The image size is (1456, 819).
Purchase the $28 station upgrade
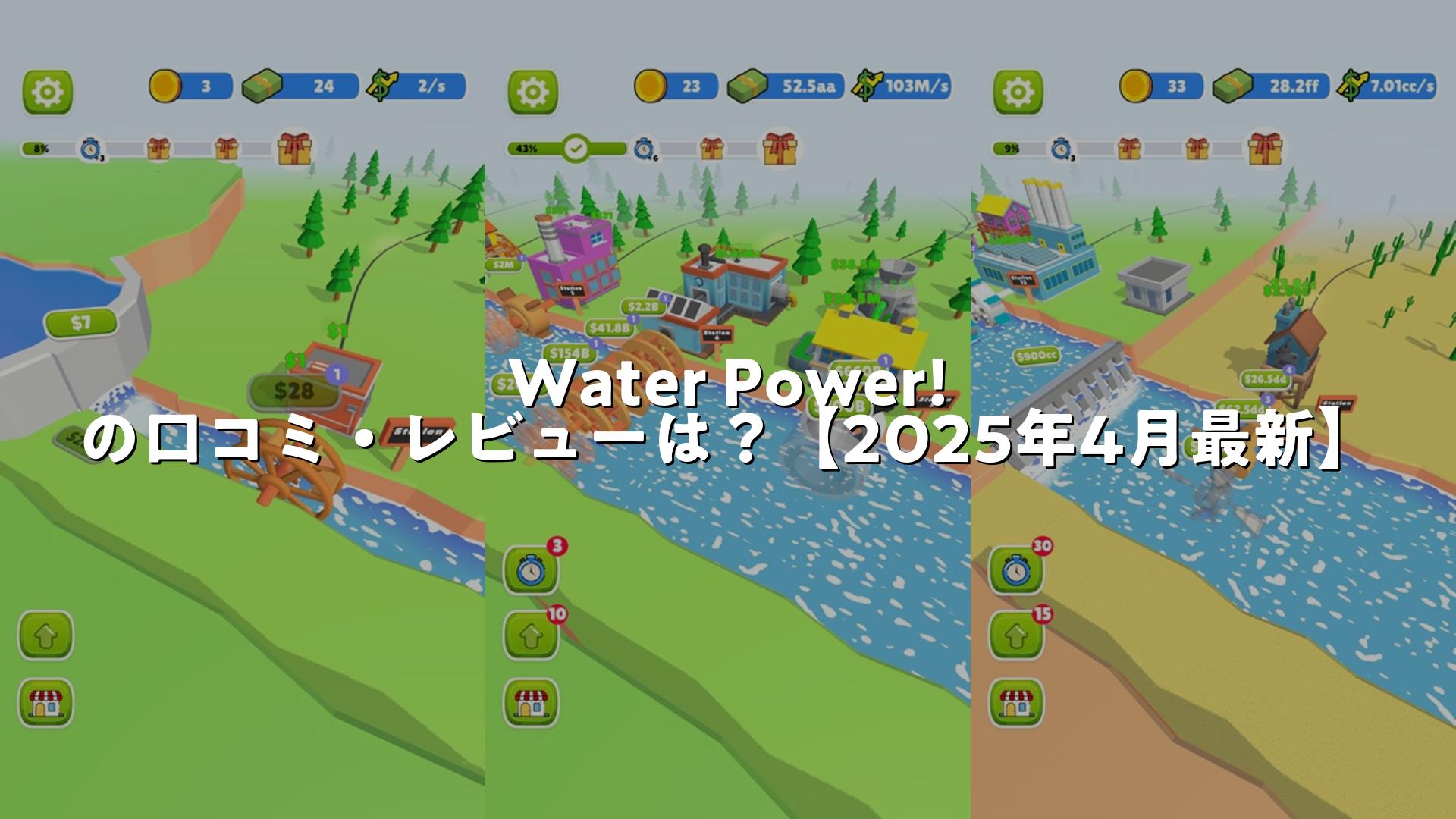coord(293,391)
